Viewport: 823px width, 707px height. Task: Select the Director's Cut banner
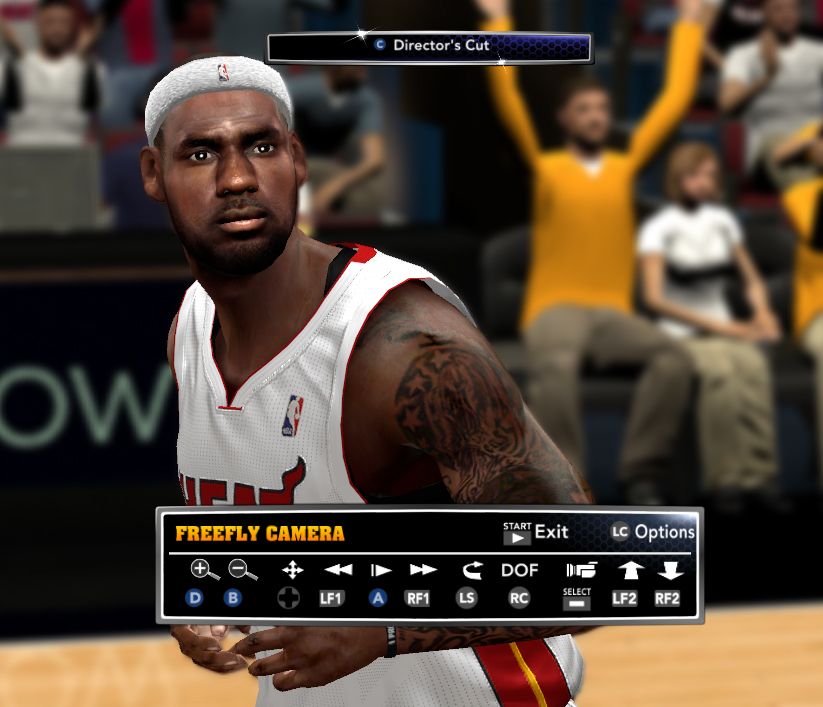(x=429, y=46)
